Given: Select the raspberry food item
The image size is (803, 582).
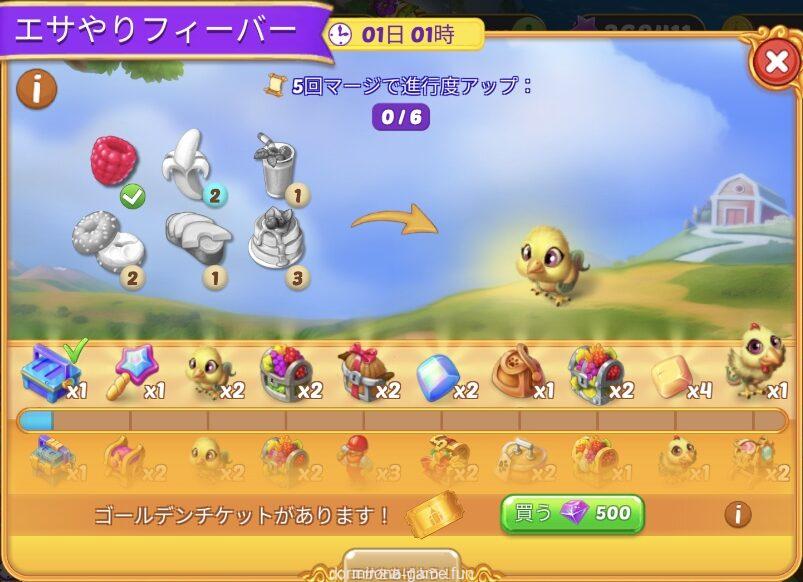Looking at the screenshot, I should pos(113,160).
